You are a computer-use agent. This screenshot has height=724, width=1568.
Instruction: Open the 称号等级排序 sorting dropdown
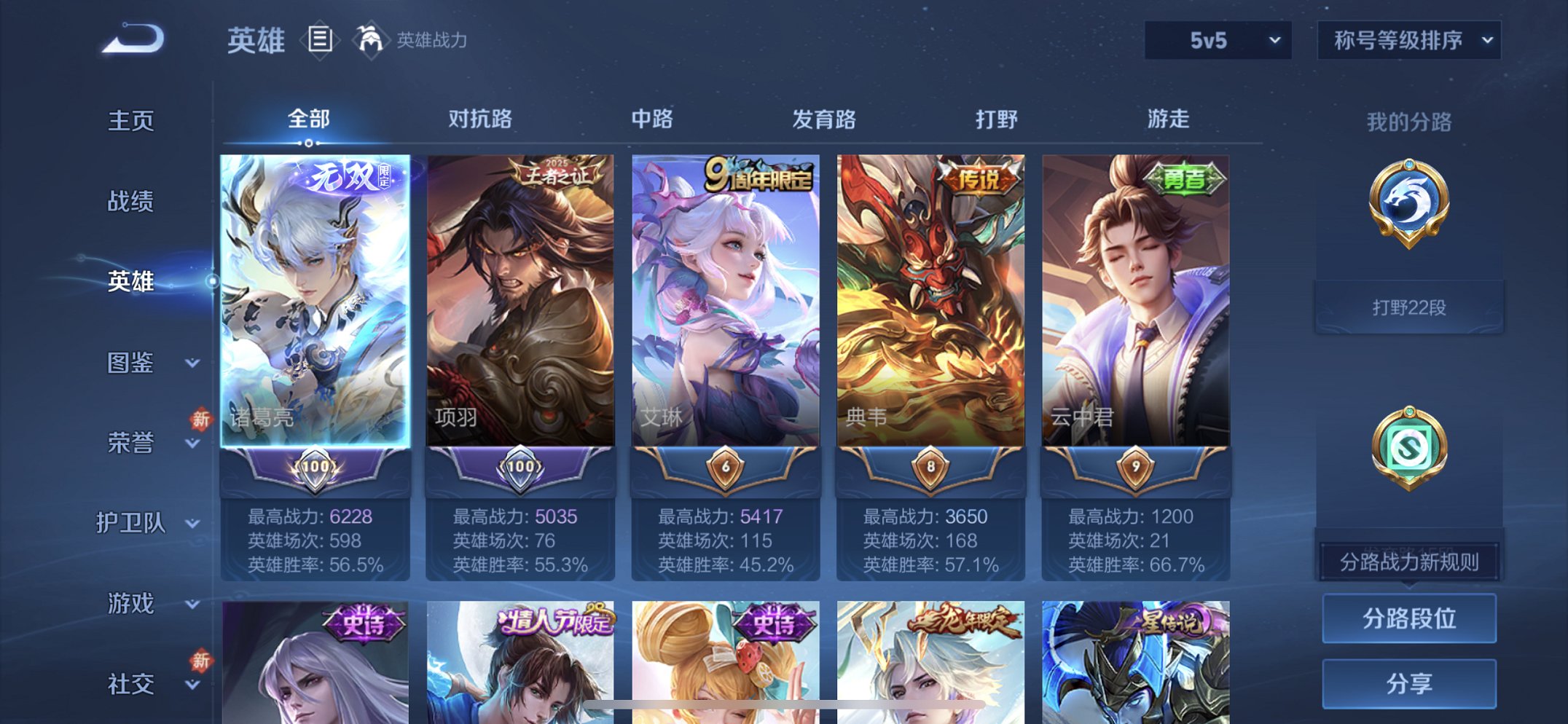click(x=1408, y=42)
